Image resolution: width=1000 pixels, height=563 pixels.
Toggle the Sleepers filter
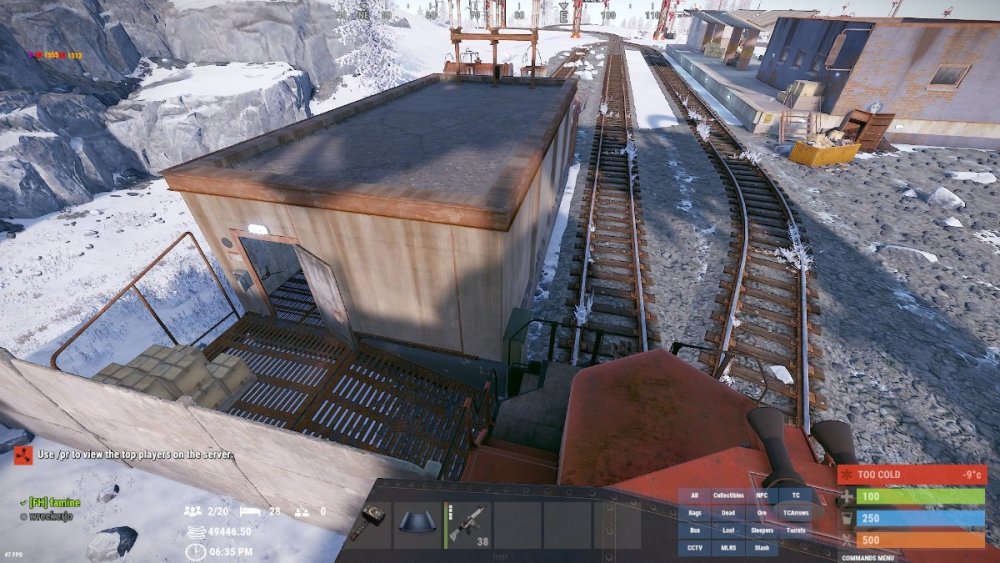[762, 530]
